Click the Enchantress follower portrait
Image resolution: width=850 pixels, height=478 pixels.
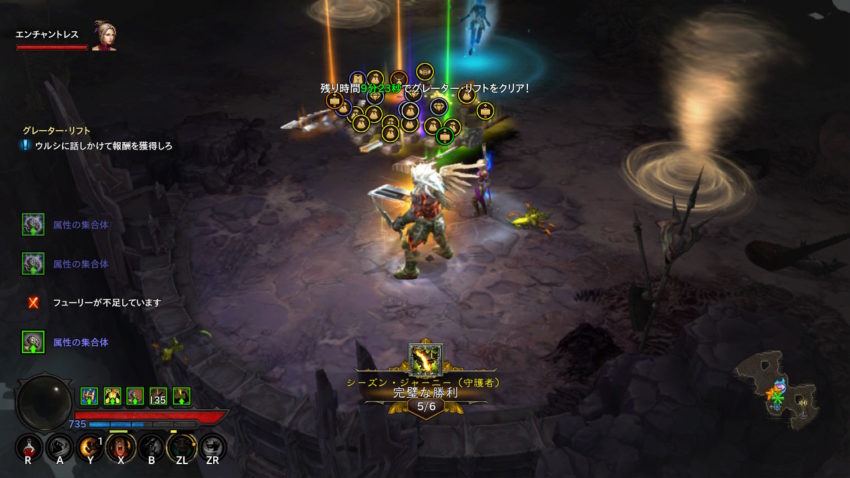tap(103, 36)
